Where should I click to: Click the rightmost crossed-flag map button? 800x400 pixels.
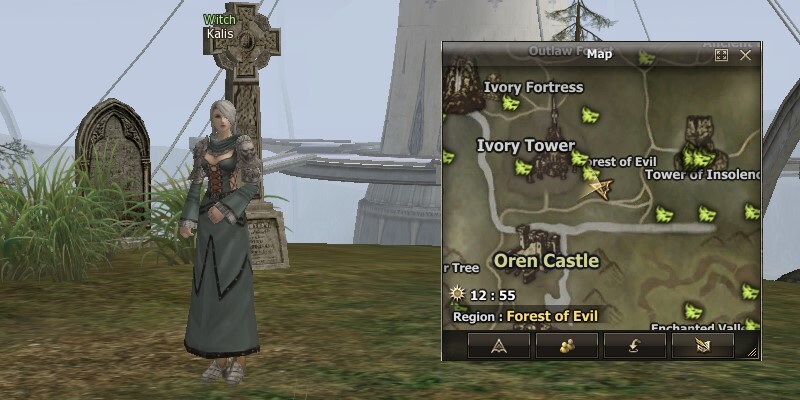703,346
